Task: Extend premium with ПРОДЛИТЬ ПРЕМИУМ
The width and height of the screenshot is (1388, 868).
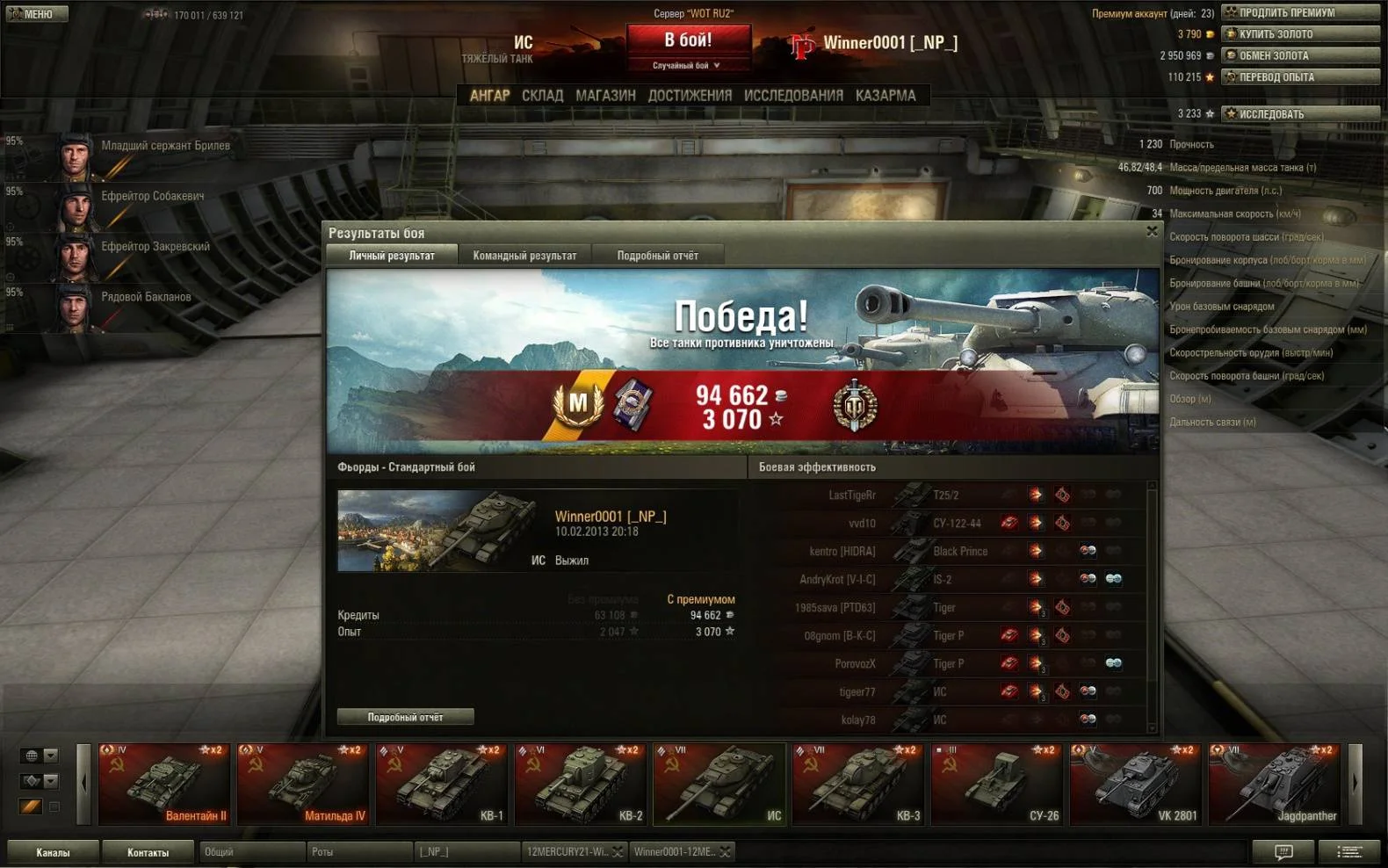Action: tap(1301, 12)
